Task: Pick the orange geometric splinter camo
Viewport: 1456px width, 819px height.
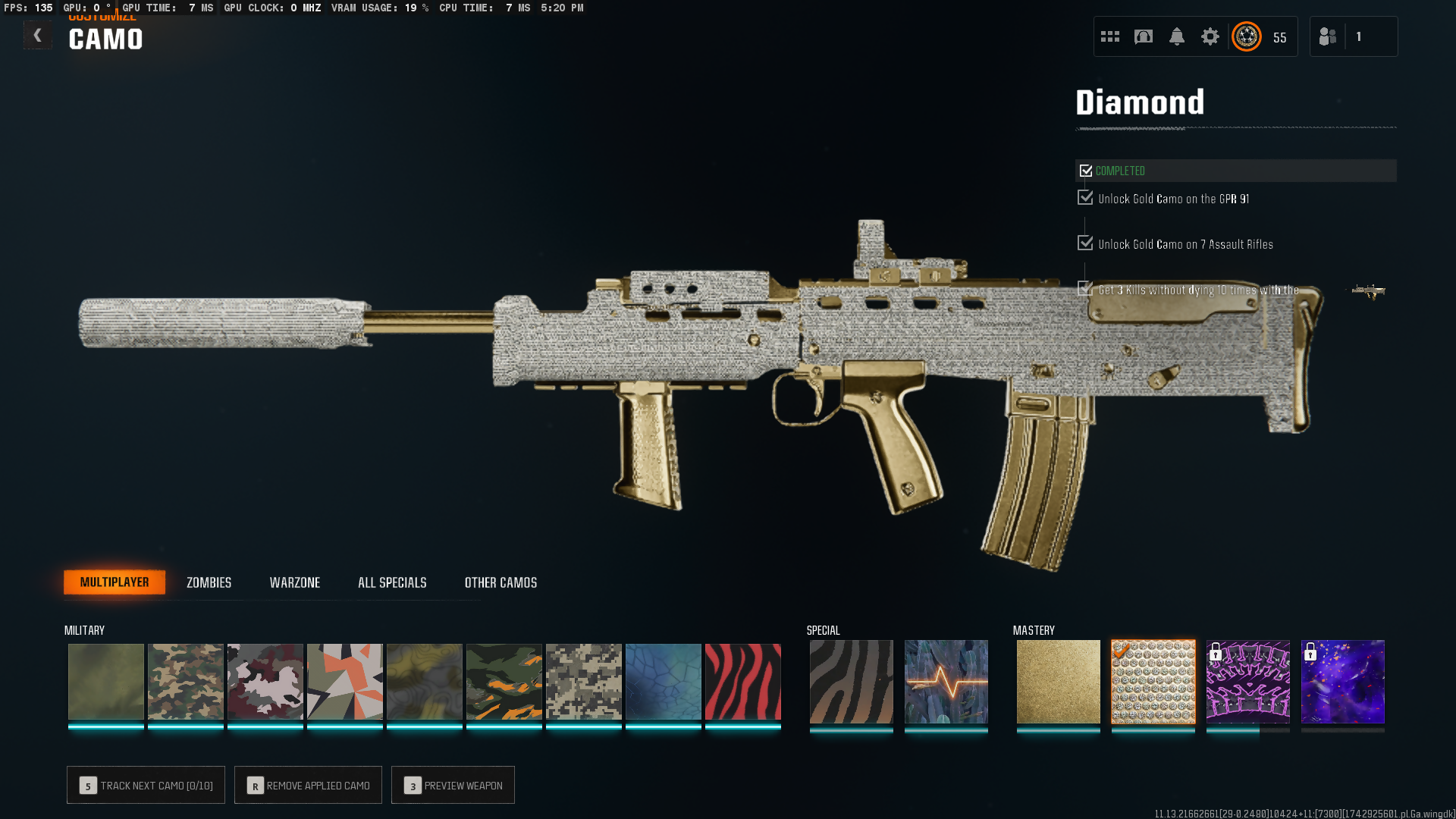Action: point(344,682)
